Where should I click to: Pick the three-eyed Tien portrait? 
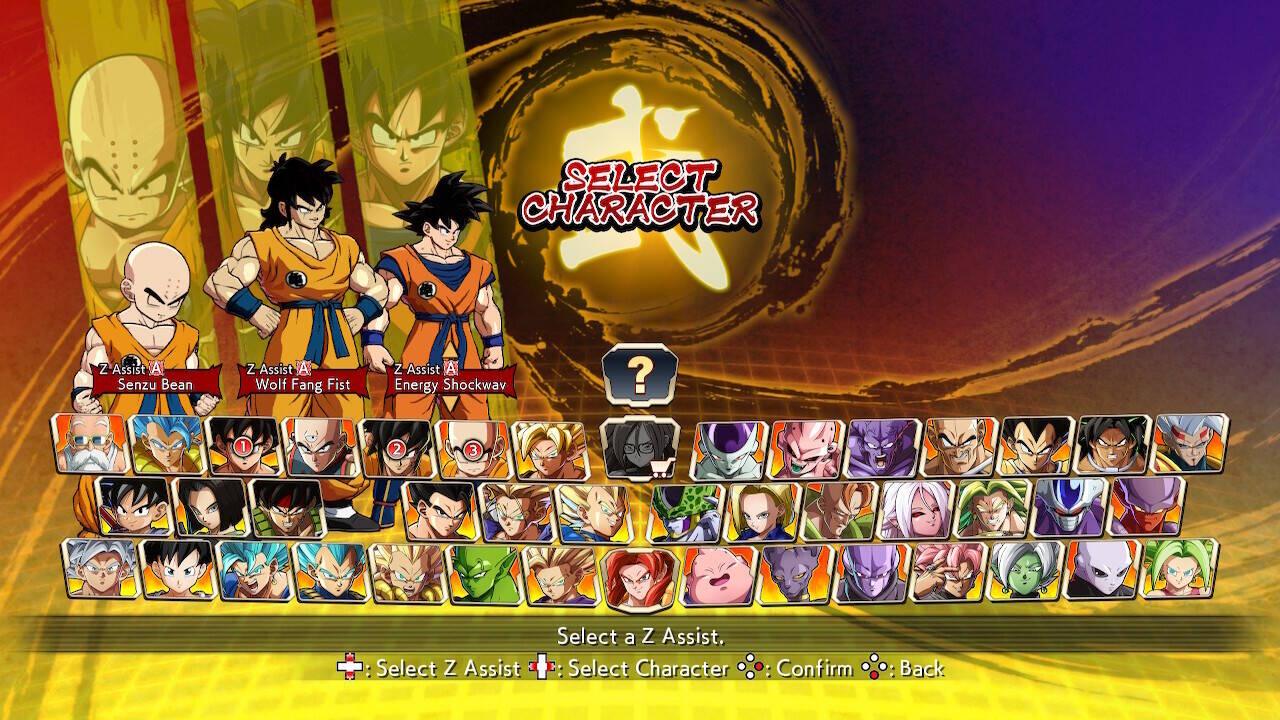pos(320,446)
